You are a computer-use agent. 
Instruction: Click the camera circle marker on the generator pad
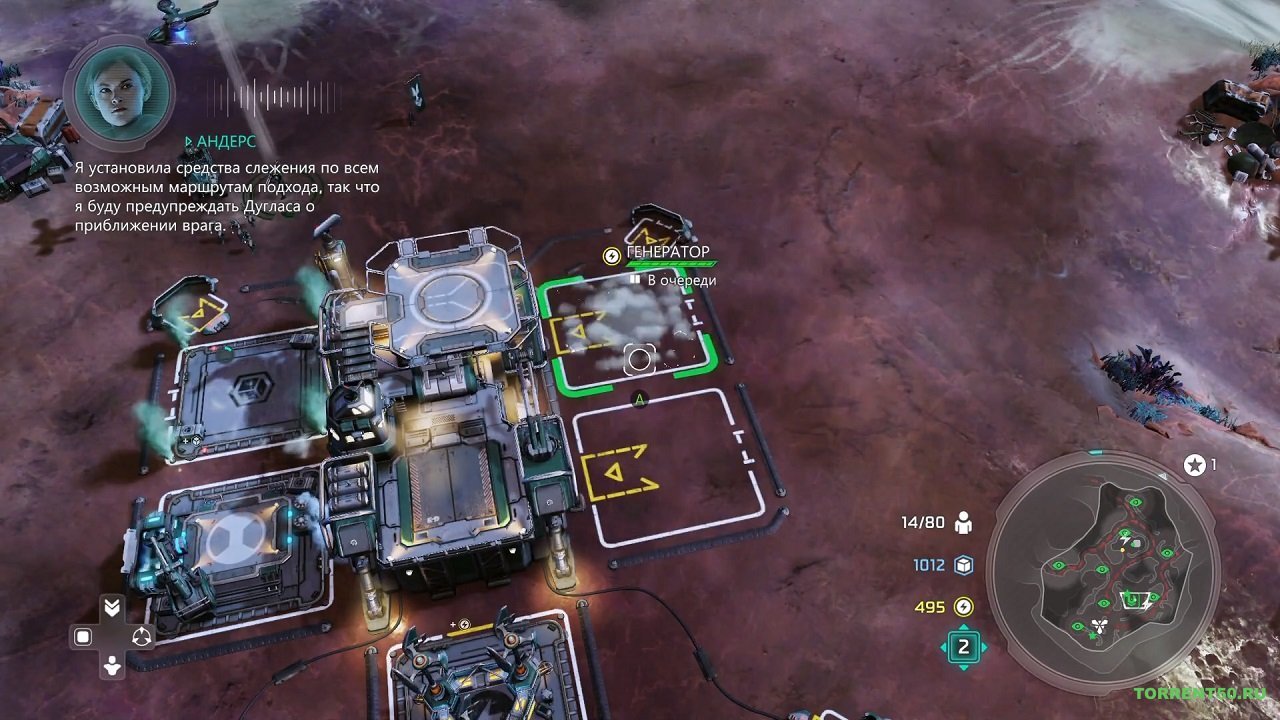click(639, 359)
